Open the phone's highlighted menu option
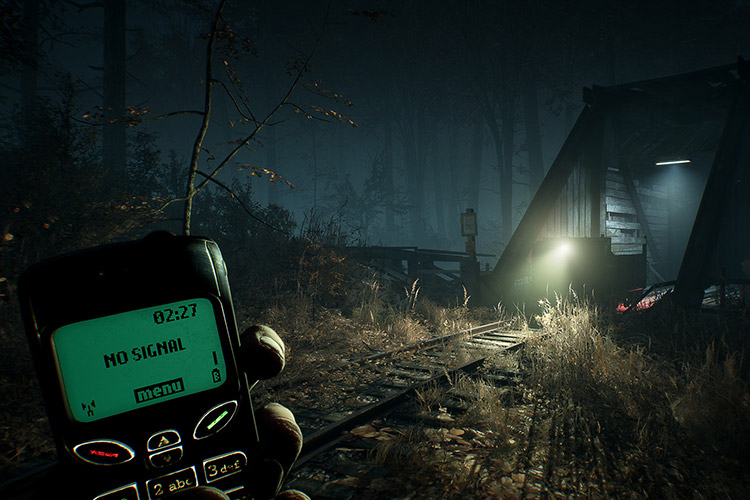 click(x=159, y=389)
